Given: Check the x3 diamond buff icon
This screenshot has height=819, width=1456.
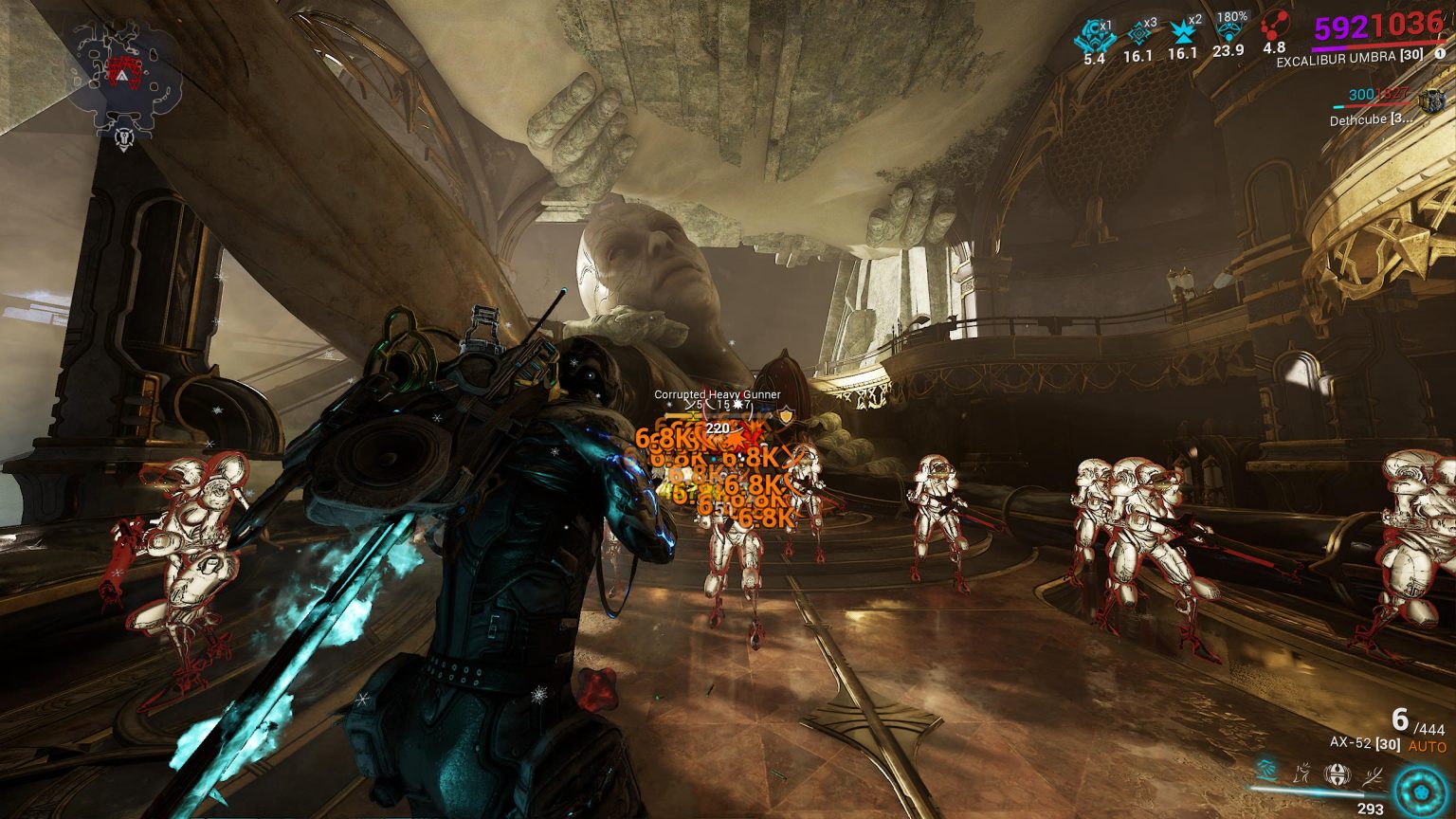Looking at the screenshot, I should [1137, 34].
